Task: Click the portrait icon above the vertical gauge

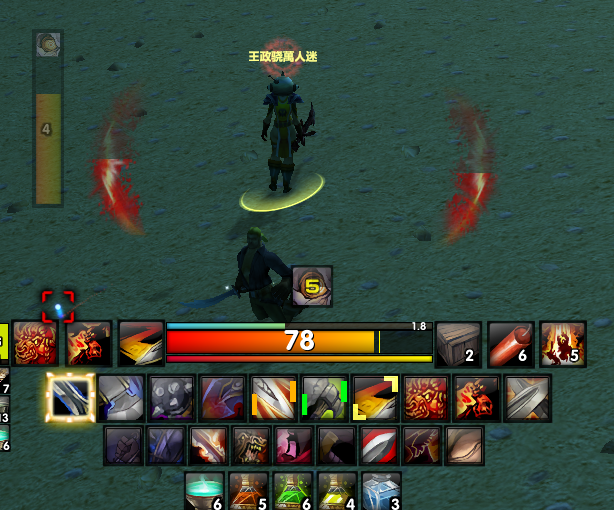Action: point(48,43)
